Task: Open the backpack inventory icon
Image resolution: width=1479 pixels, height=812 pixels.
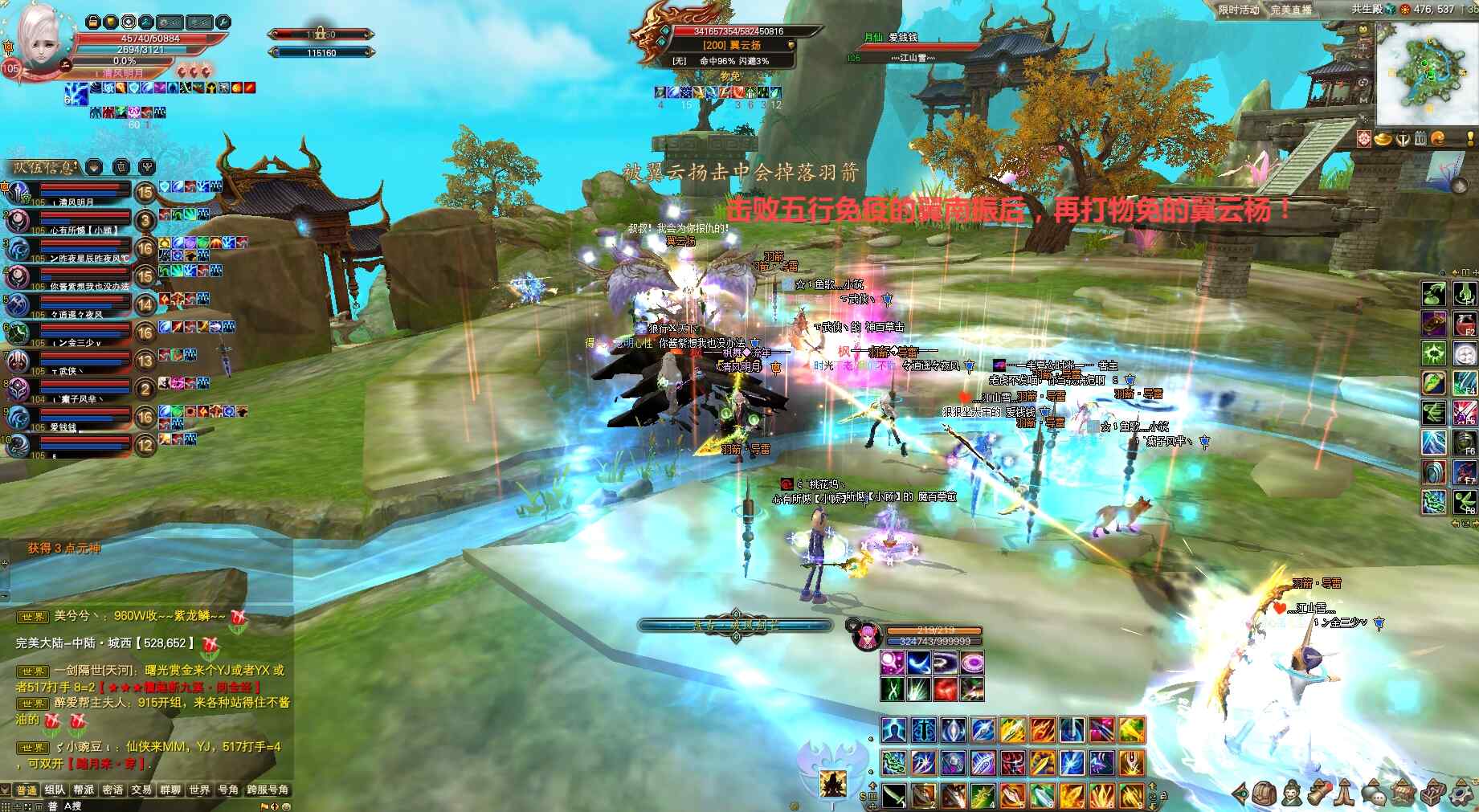Action: coord(1265,794)
